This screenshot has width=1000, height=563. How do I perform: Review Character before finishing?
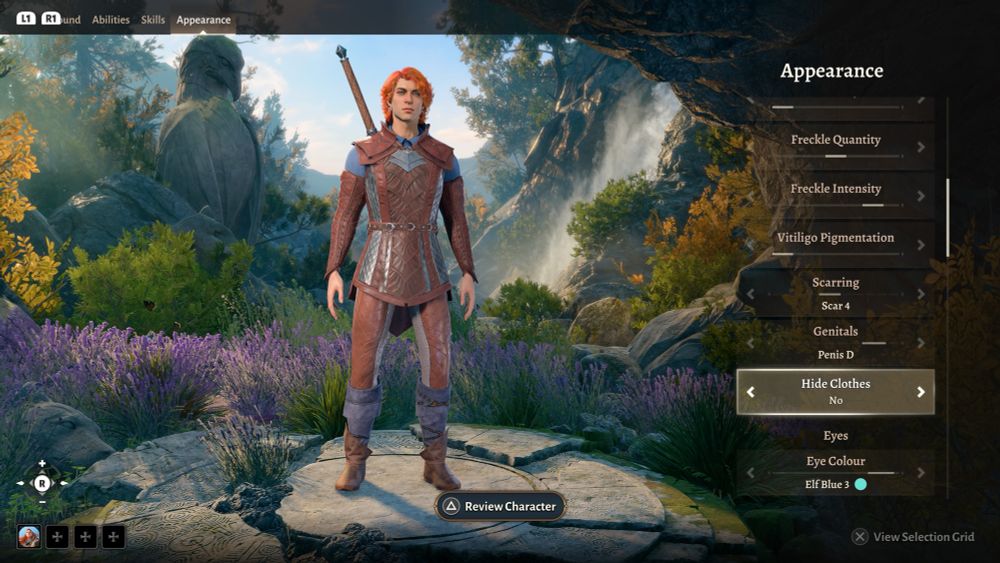(500, 506)
